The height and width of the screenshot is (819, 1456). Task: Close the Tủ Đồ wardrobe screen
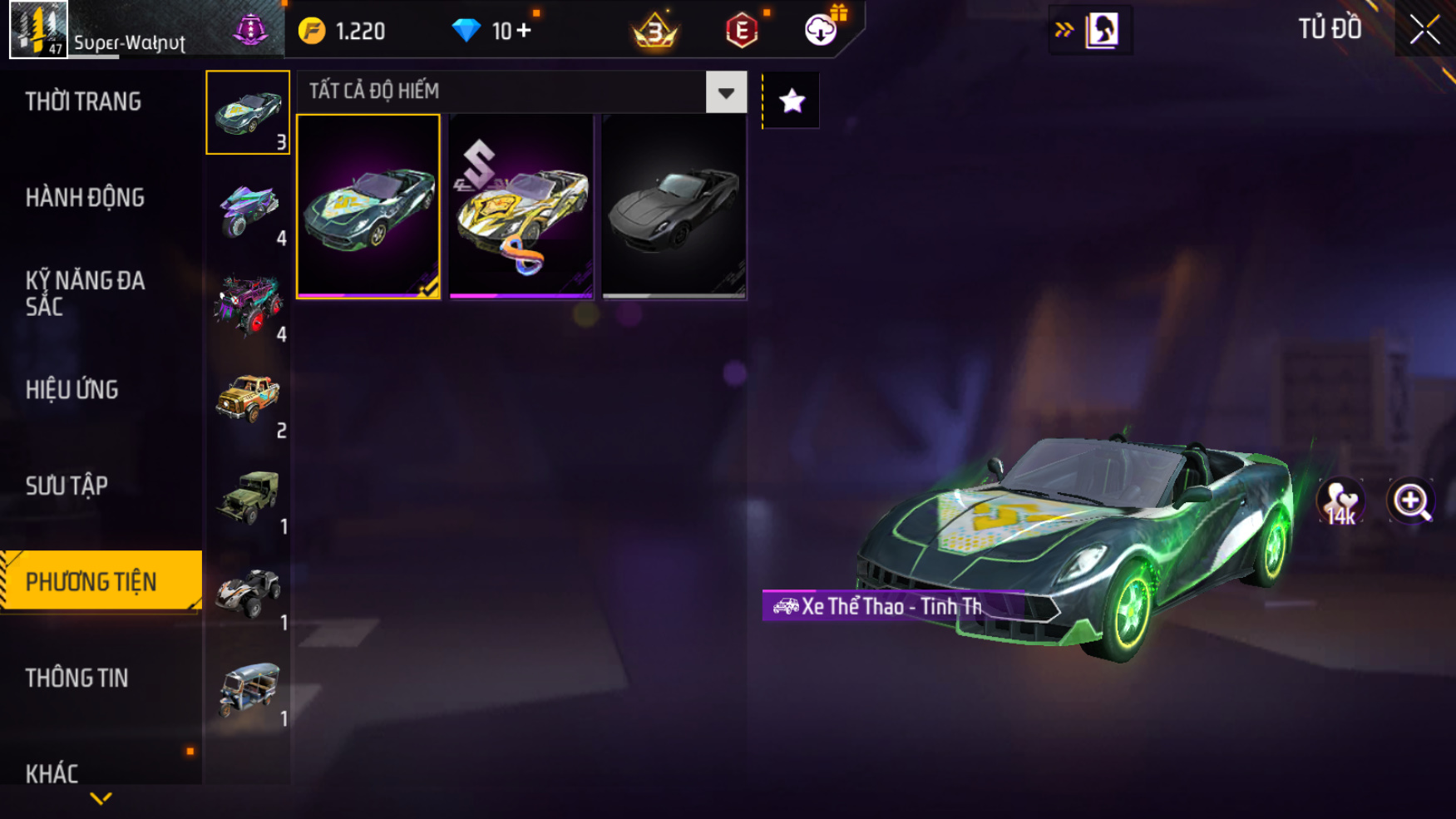click(1424, 30)
